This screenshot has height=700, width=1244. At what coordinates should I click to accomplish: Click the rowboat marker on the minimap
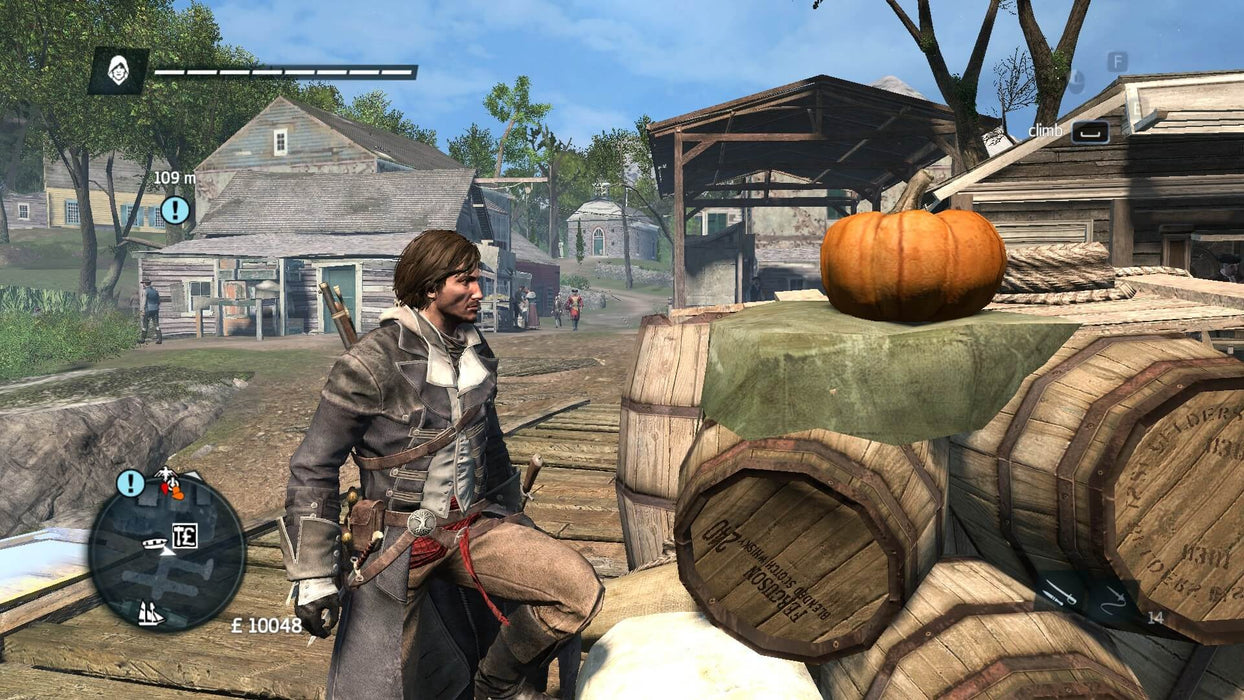155,544
